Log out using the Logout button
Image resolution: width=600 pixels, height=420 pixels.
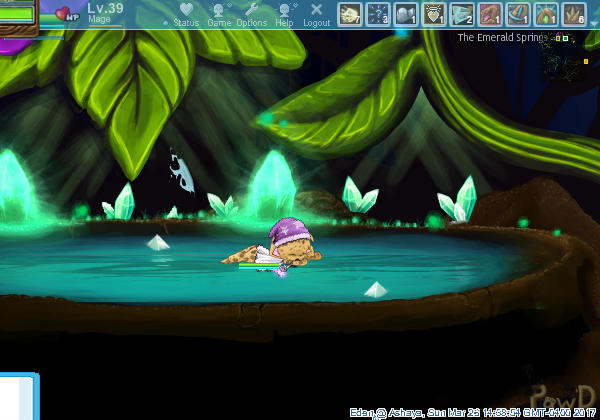pyautogui.click(x=317, y=13)
